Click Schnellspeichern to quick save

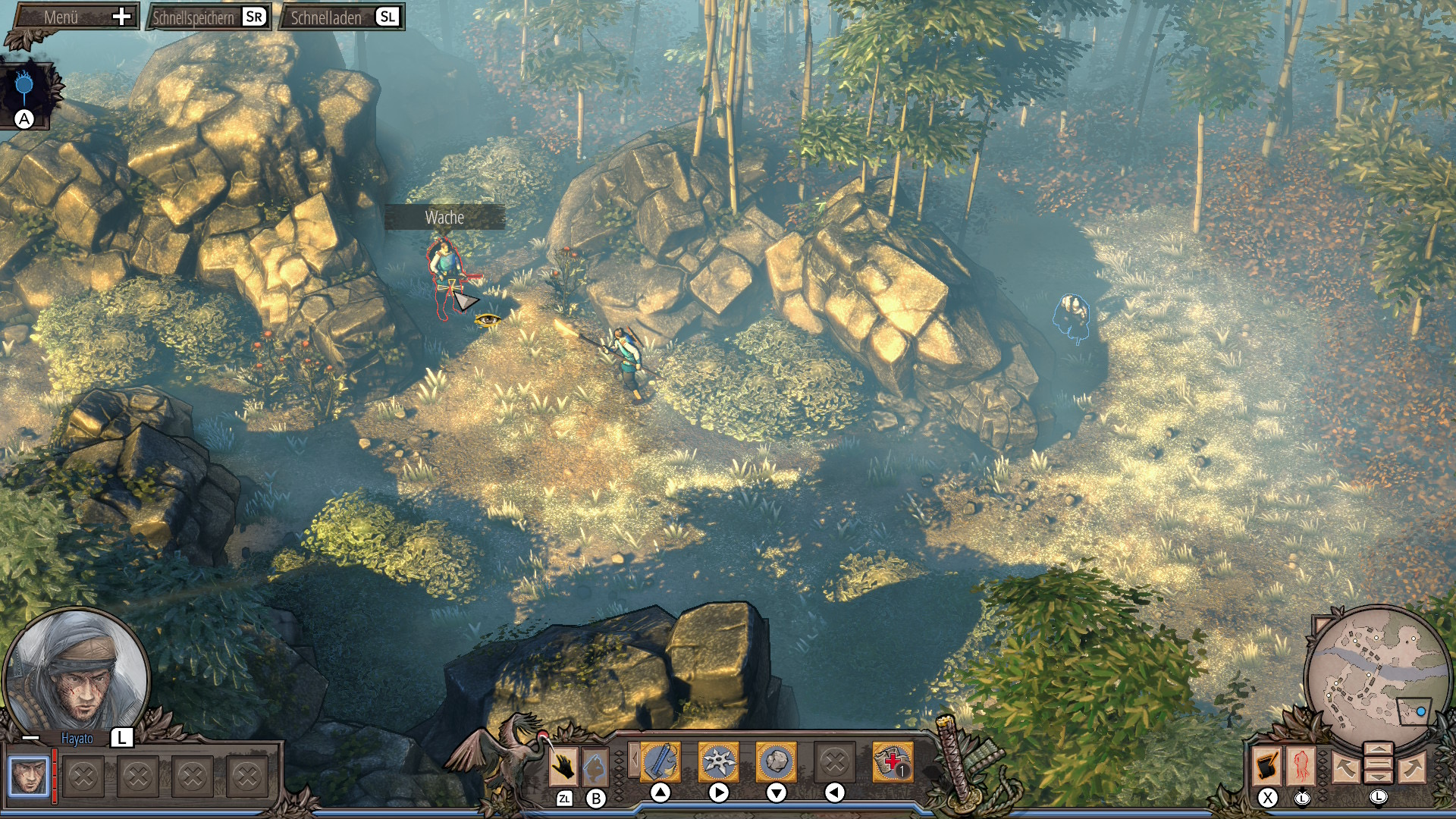[x=207, y=17]
